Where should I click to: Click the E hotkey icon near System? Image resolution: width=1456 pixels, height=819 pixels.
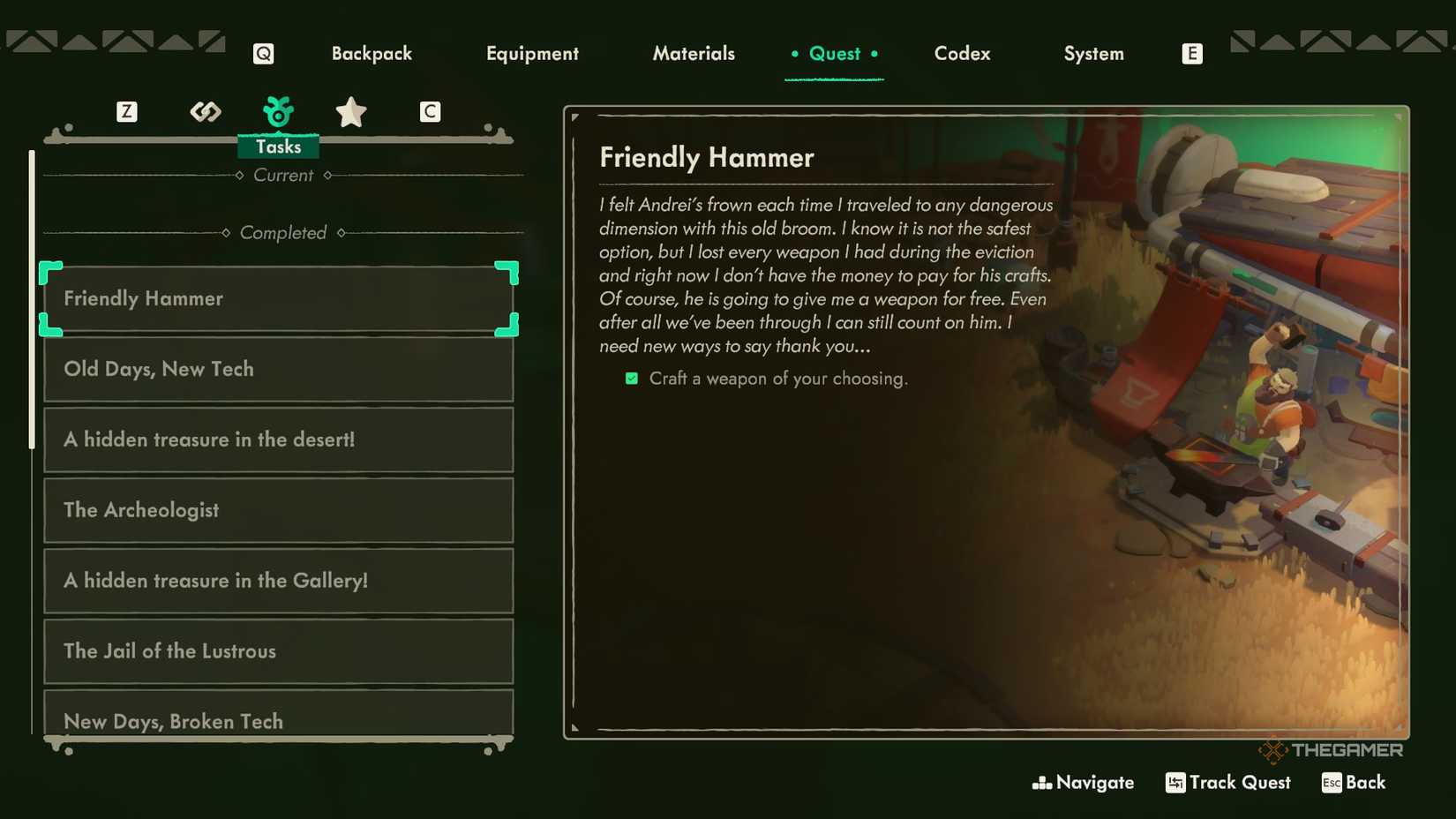(1192, 53)
